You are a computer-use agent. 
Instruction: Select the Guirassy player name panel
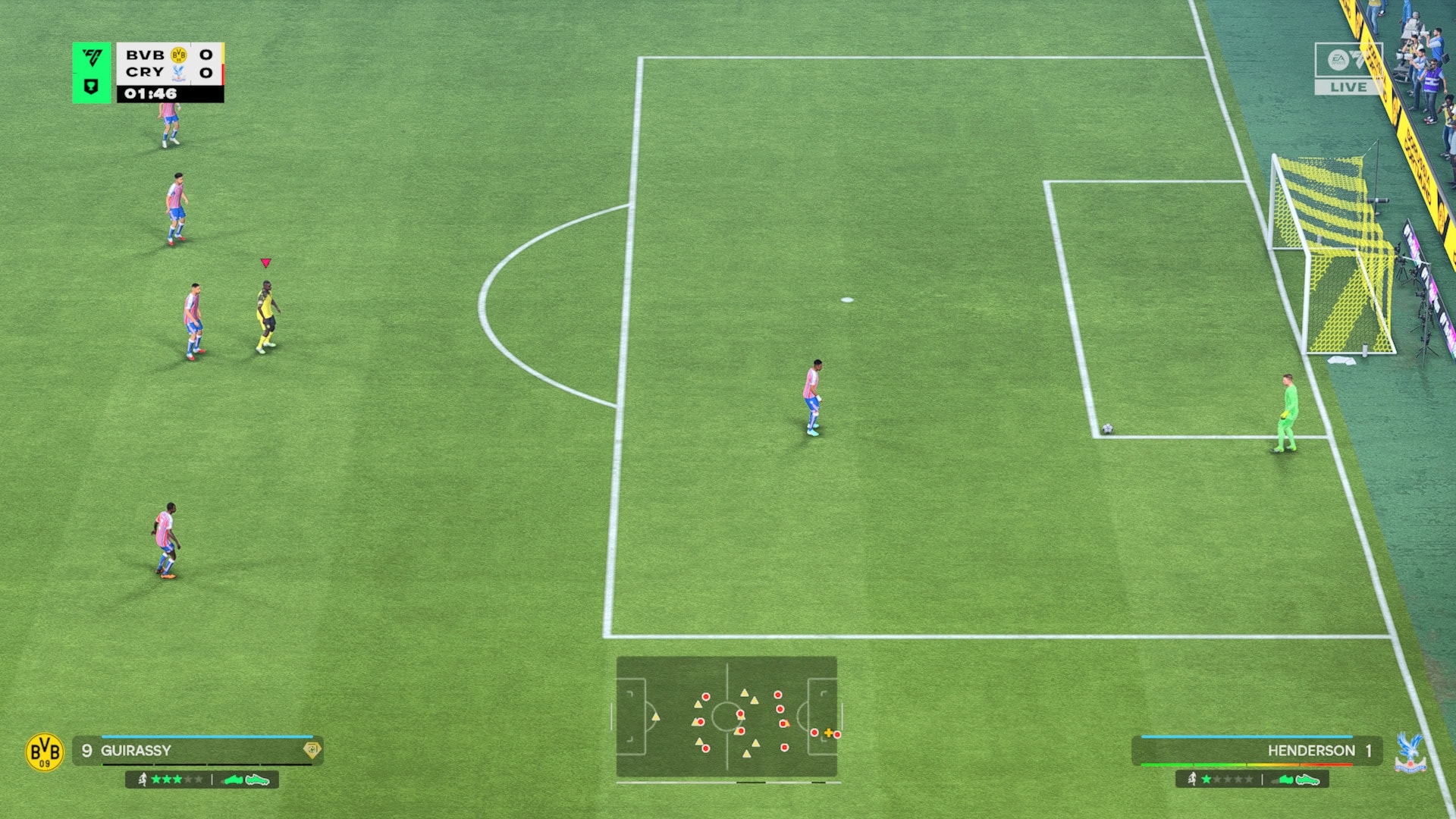coord(199,751)
